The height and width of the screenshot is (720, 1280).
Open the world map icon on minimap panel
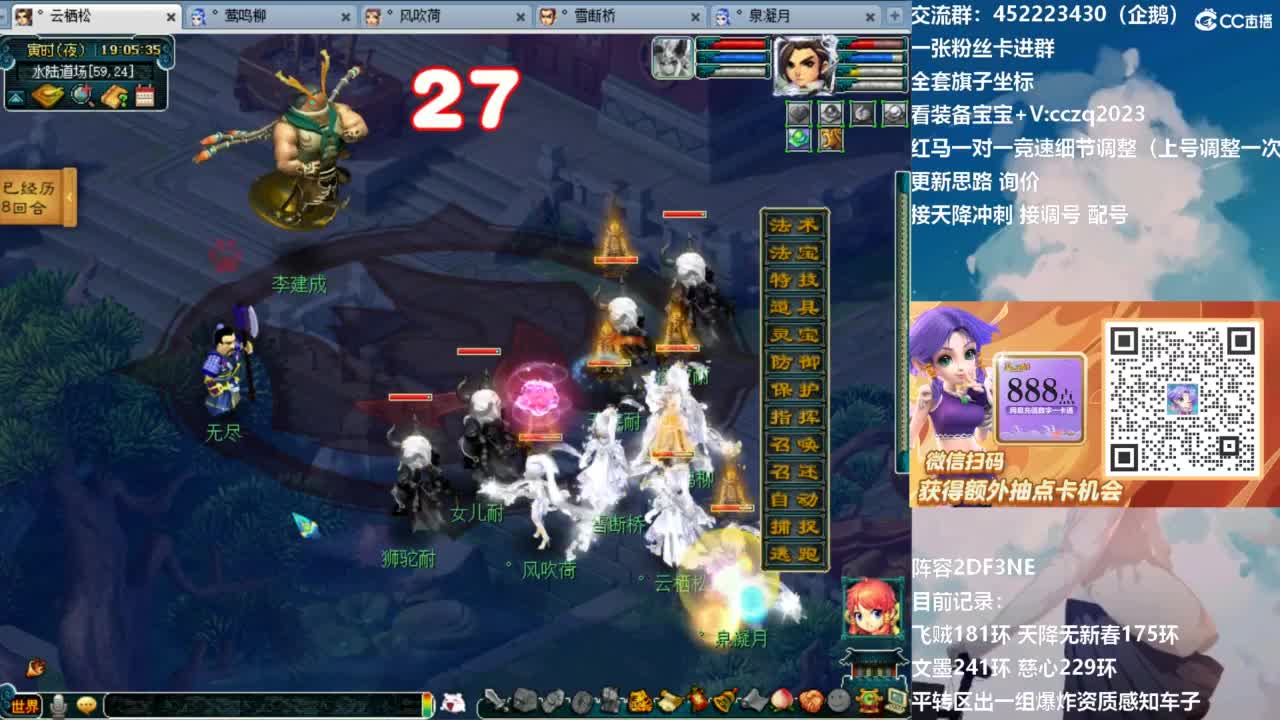47,97
